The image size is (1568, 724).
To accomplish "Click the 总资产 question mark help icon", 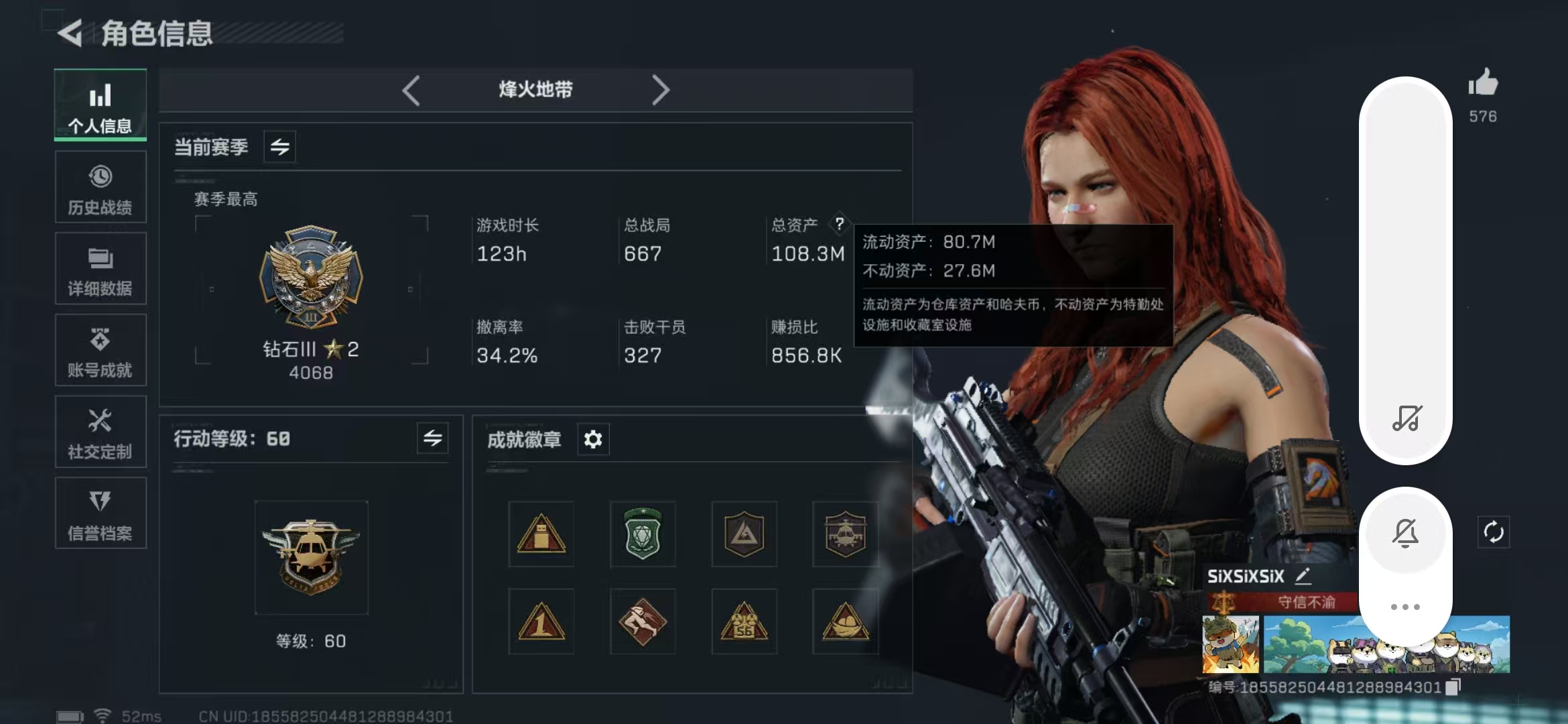I will (839, 224).
